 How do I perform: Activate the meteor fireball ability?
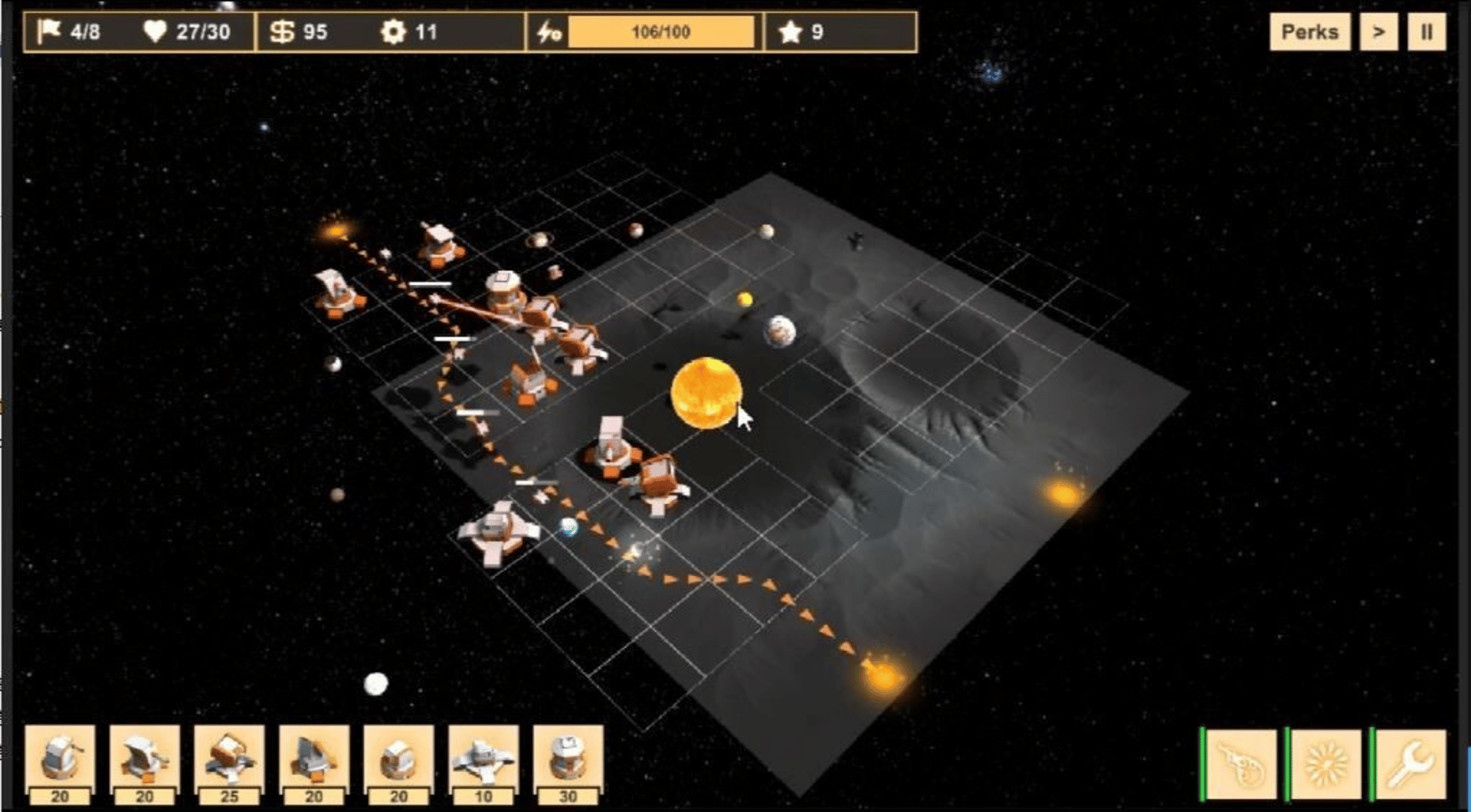(x=1242, y=764)
